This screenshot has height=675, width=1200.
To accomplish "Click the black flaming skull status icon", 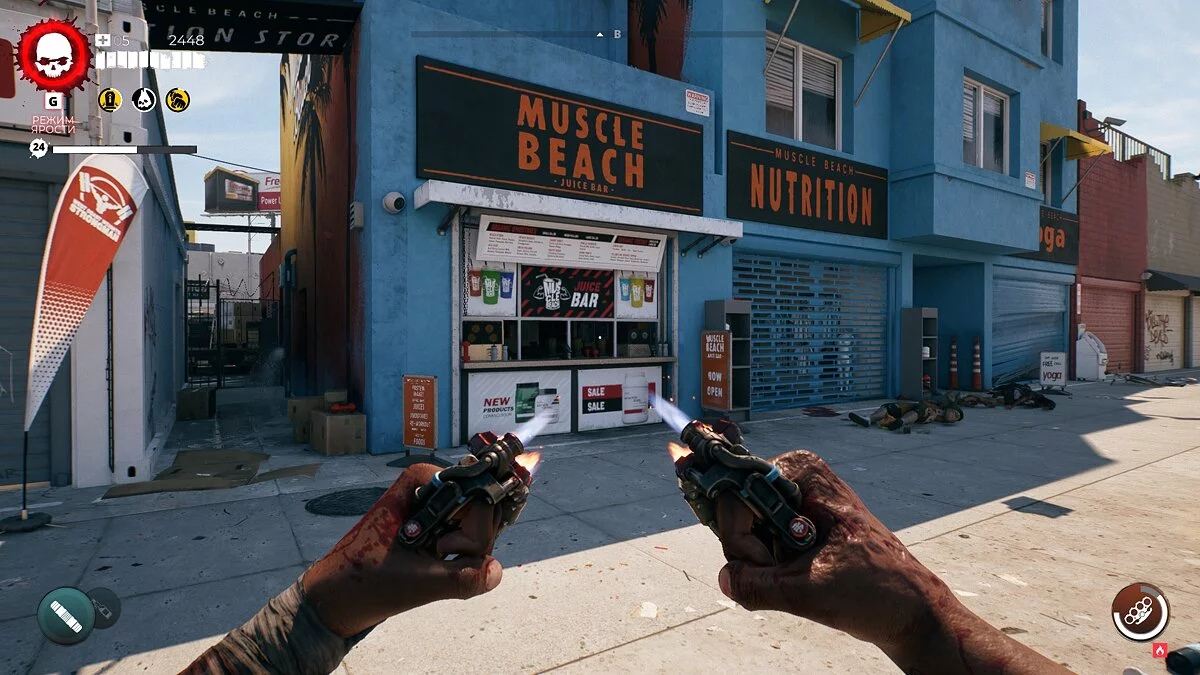I will point(144,99).
